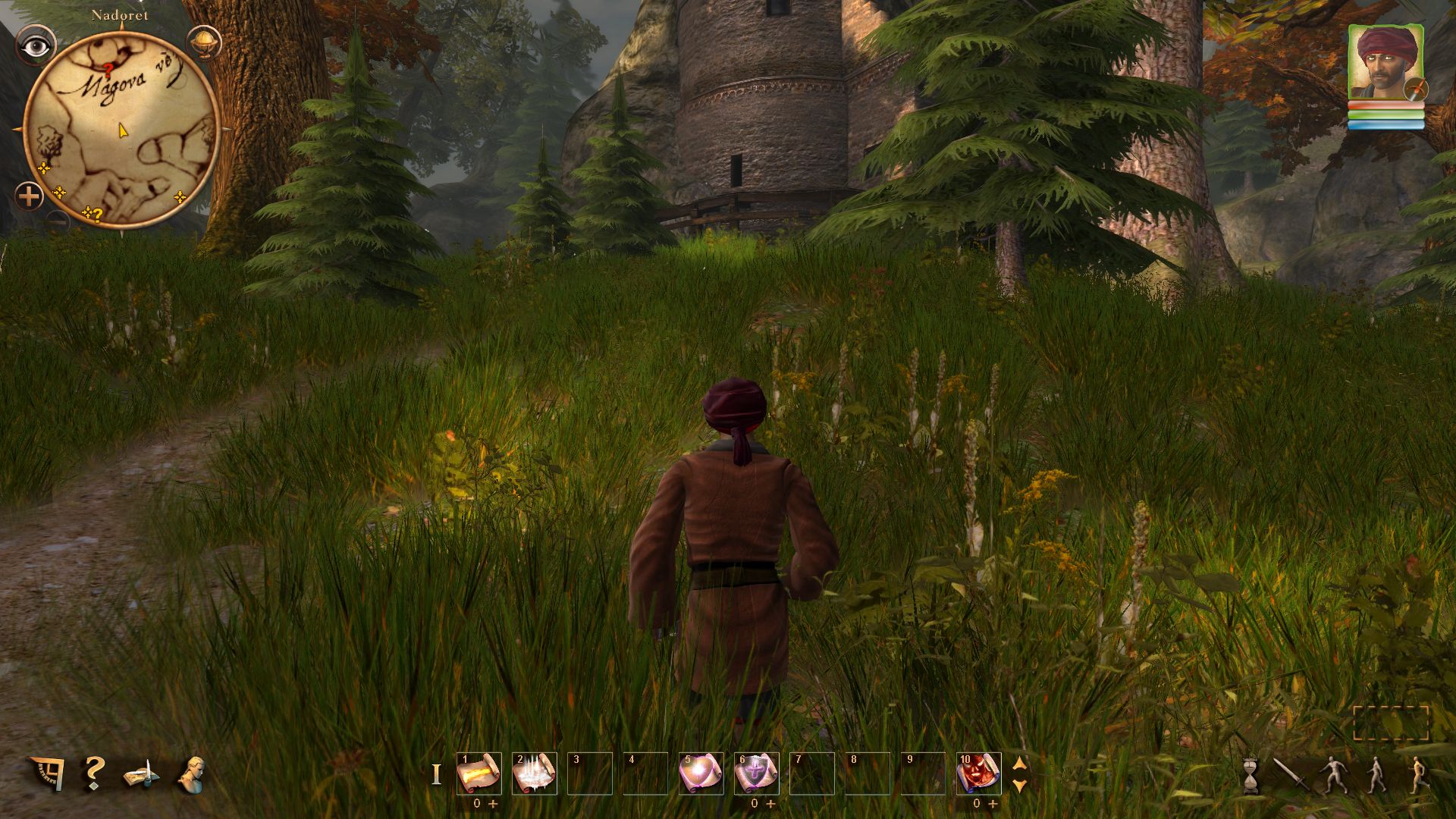Open the set-square ruler icon
1456x819 pixels.
point(45,773)
